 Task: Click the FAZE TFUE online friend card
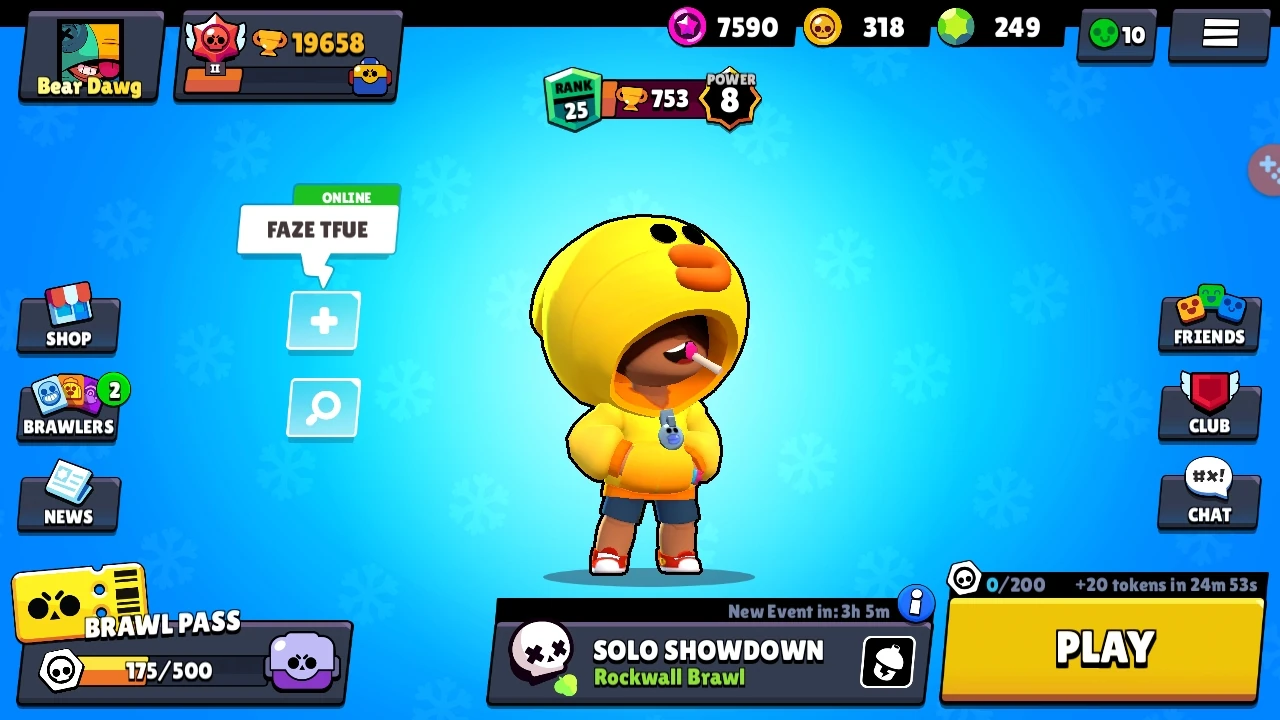(x=317, y=230)
